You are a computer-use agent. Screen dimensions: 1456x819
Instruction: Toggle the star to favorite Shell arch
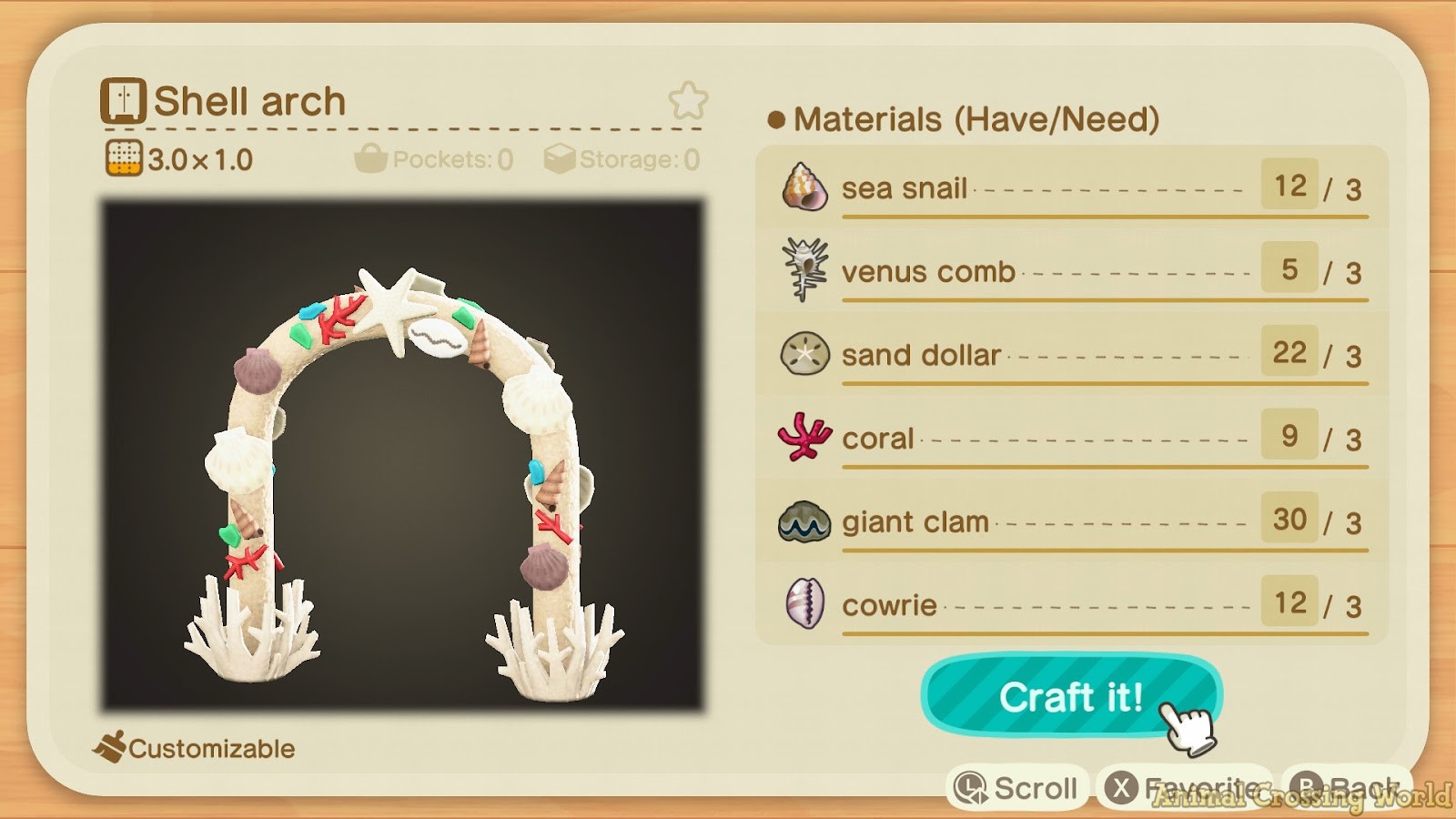(689, 100)
